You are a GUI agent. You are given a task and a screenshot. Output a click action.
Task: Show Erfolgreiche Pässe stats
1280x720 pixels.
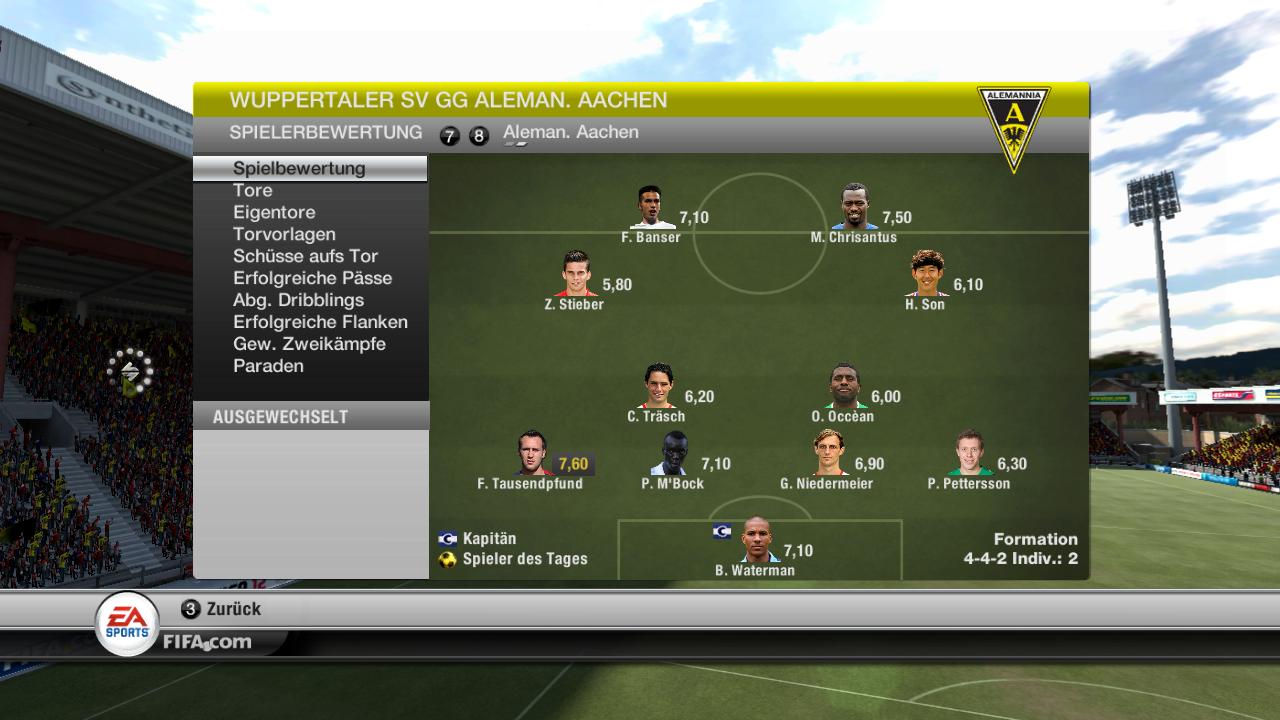[x=312, y=278]
